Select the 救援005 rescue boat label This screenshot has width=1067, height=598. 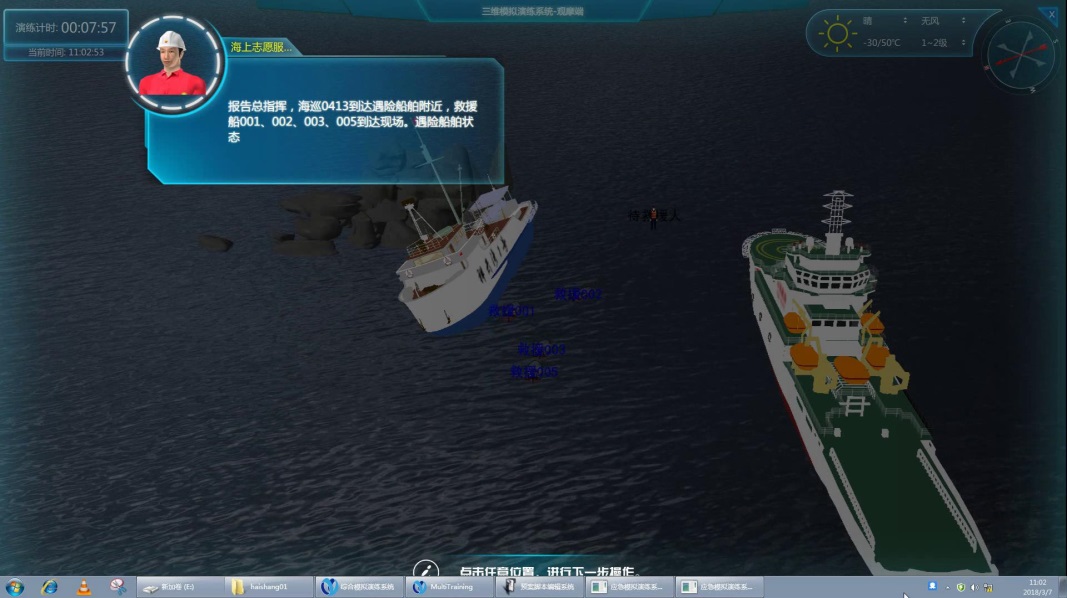[x=534, y=372]
